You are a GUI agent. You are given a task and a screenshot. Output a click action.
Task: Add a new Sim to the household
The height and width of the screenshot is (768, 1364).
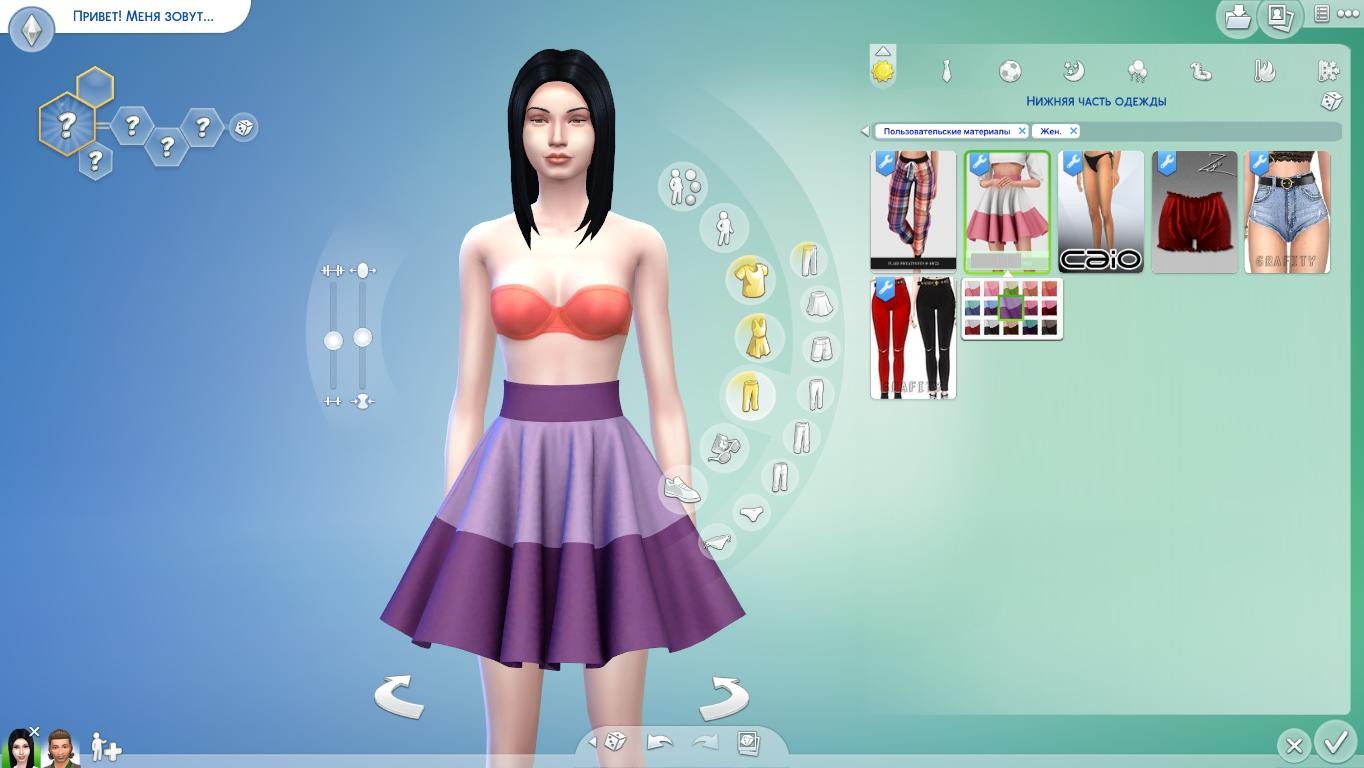[105, 747]
